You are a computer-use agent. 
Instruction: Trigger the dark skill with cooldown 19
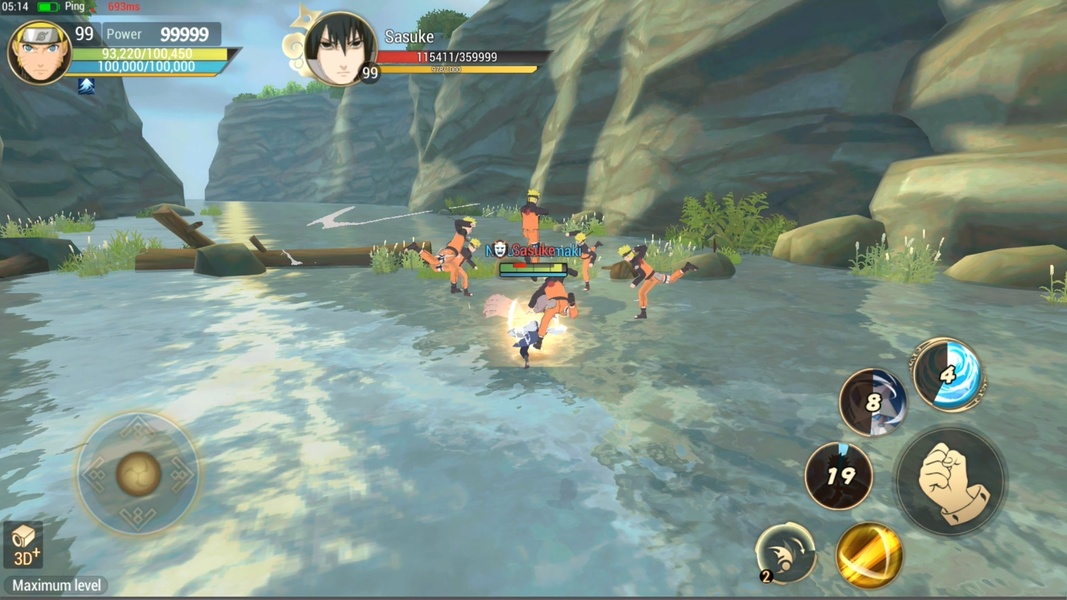pos(839,476)
